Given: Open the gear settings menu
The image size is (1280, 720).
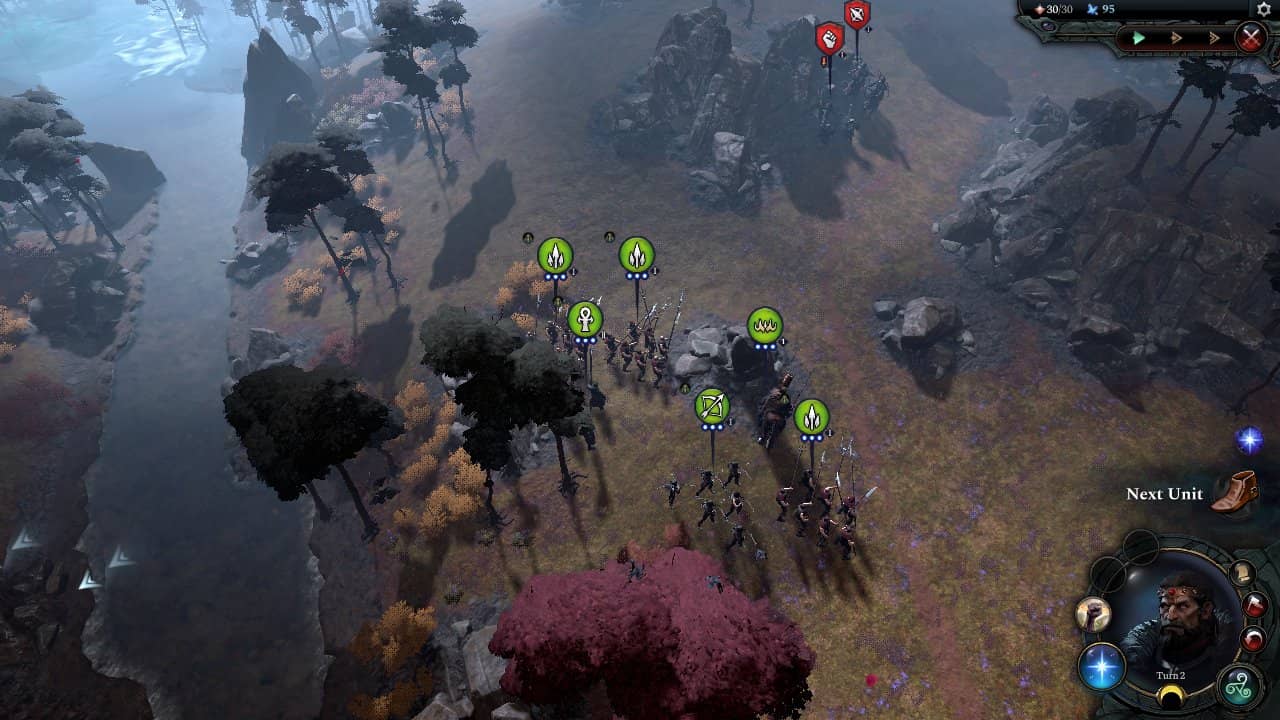Looking at the screenshot, I should 1263,9.
